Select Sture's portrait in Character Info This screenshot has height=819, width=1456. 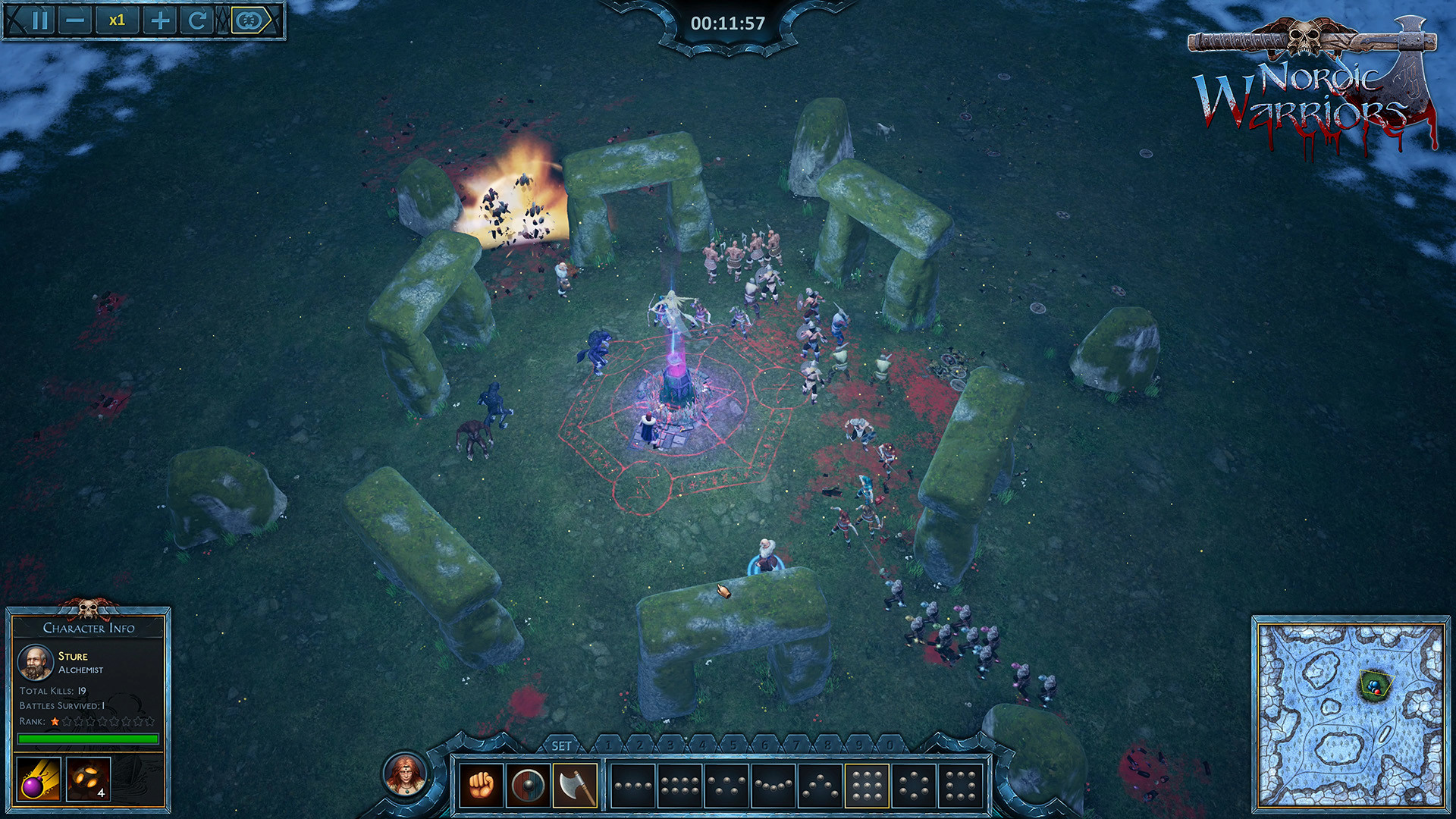[x=35, y=663]
